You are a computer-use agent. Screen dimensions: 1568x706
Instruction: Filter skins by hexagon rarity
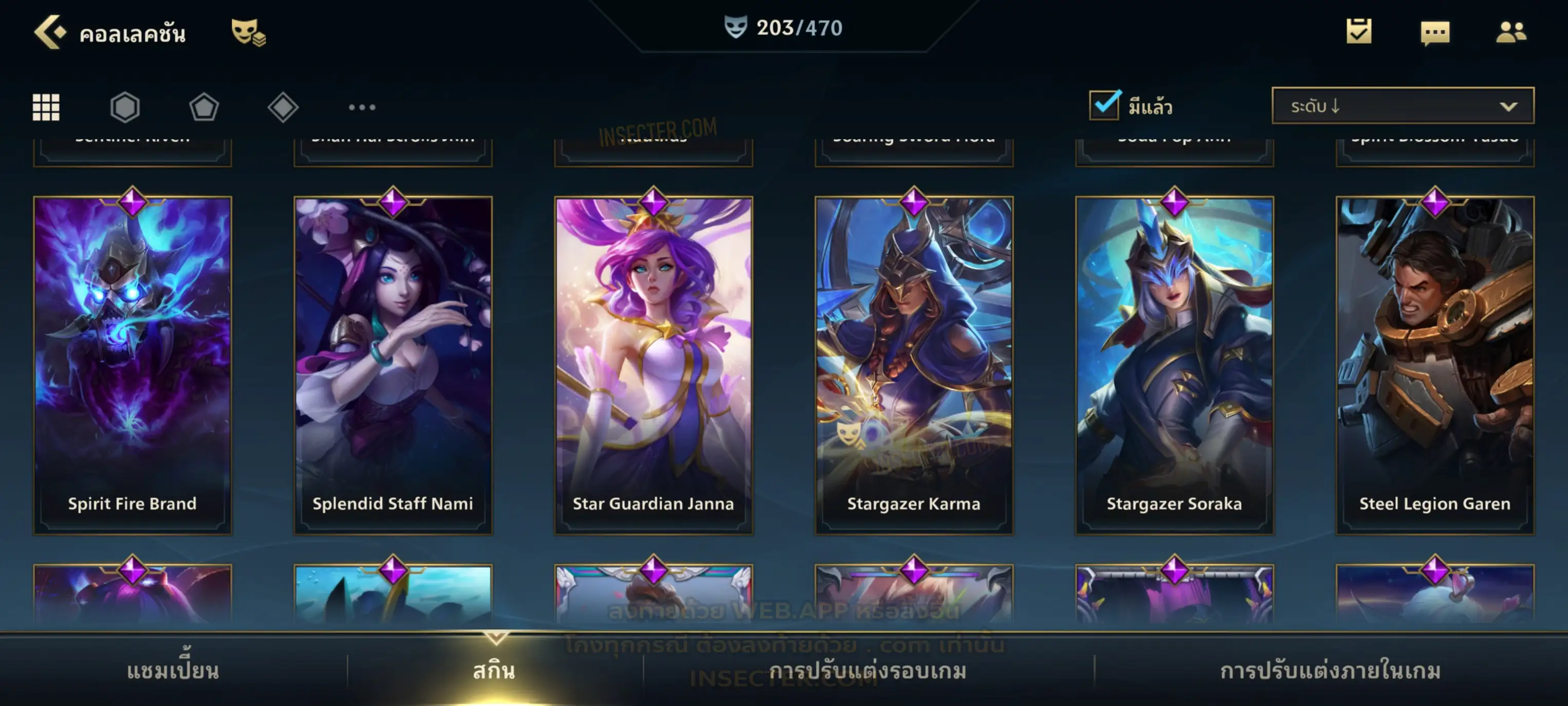[x=125, y=107]
